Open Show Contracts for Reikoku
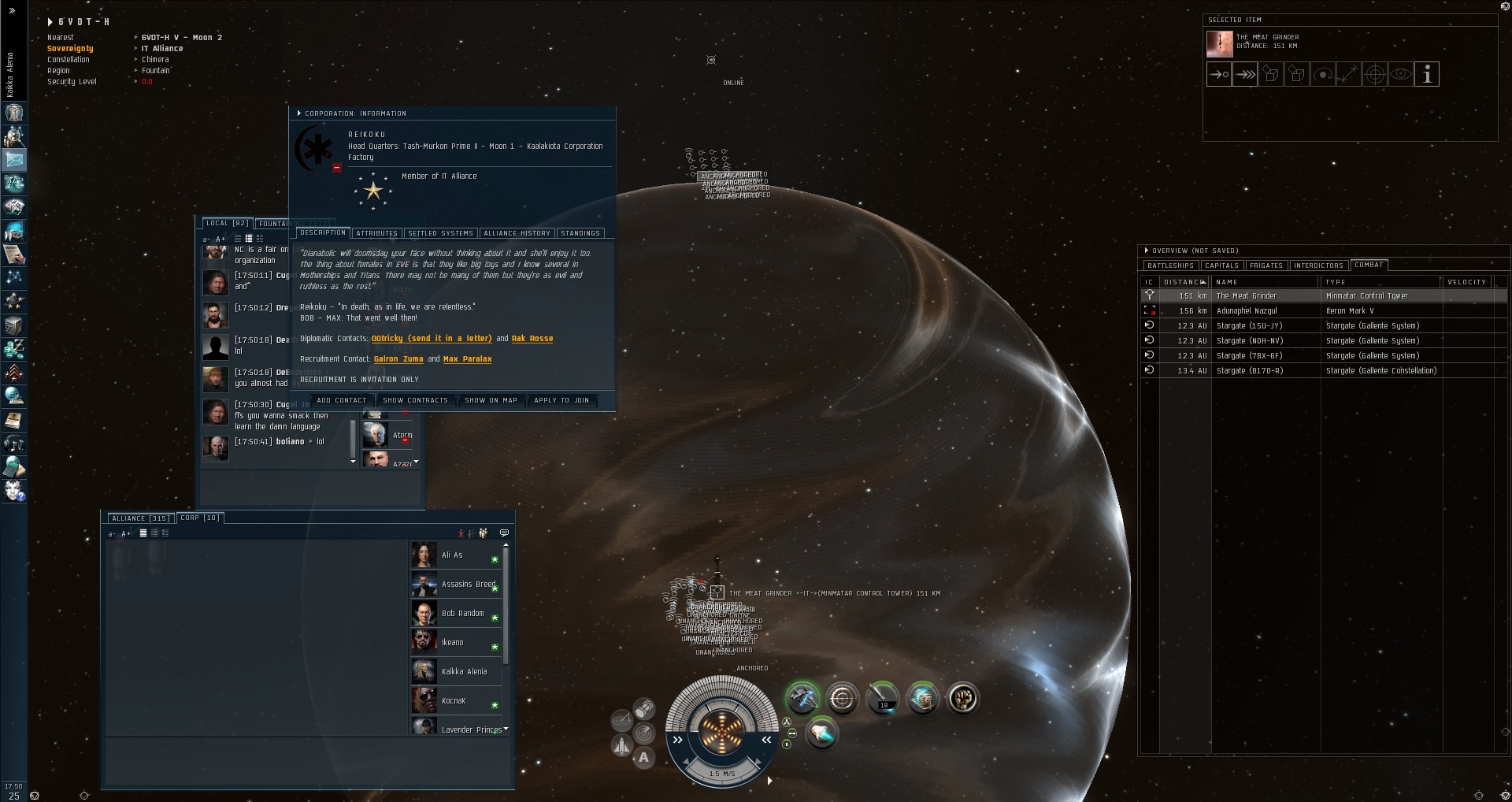The height and width of the screenshot is (802, 1512). [x=415, y=400]
